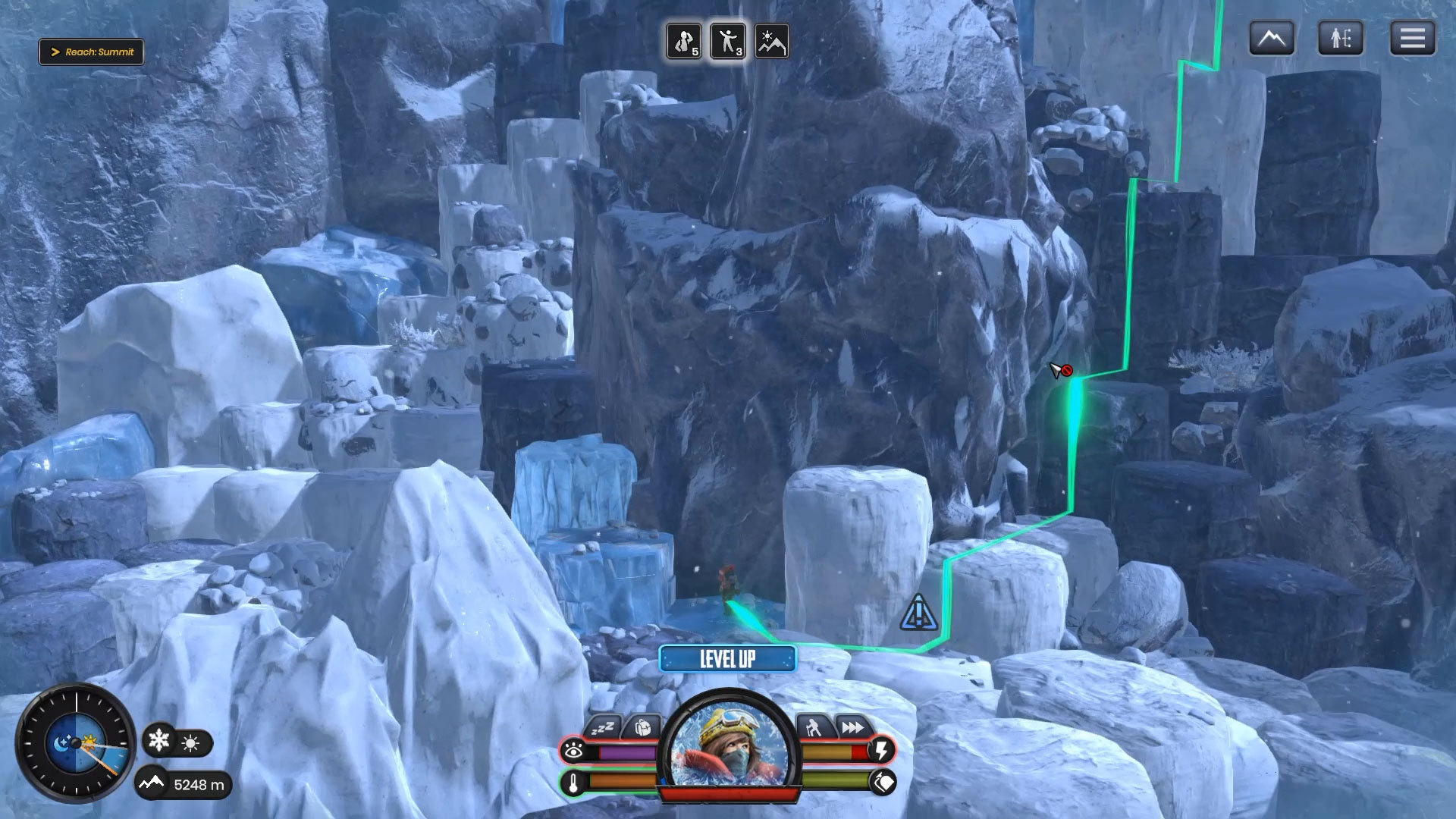Toggle the hiker walking mode tab
This screenshot has width=1456, height=819.
(813, 728)
